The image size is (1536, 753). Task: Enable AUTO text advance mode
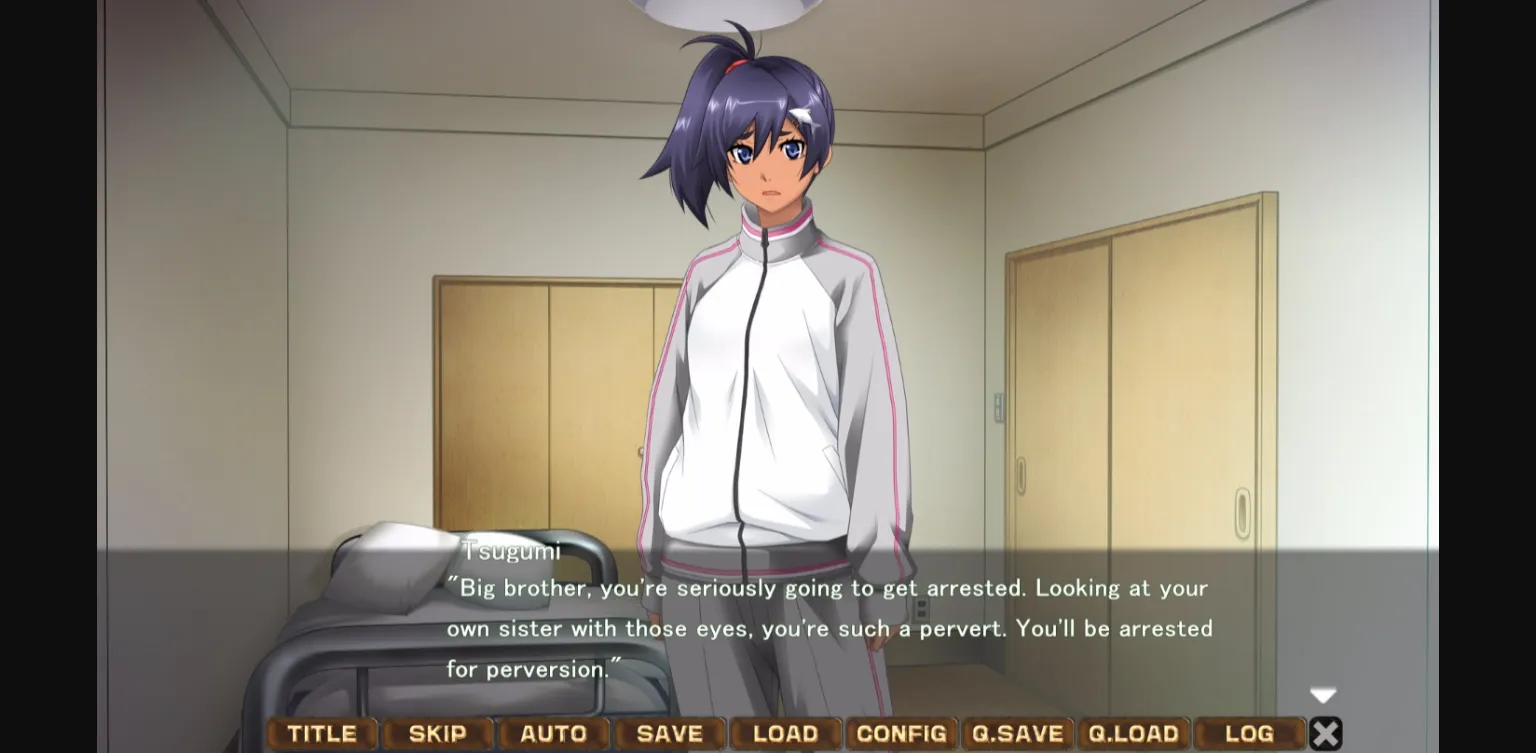tap(553, 733)
